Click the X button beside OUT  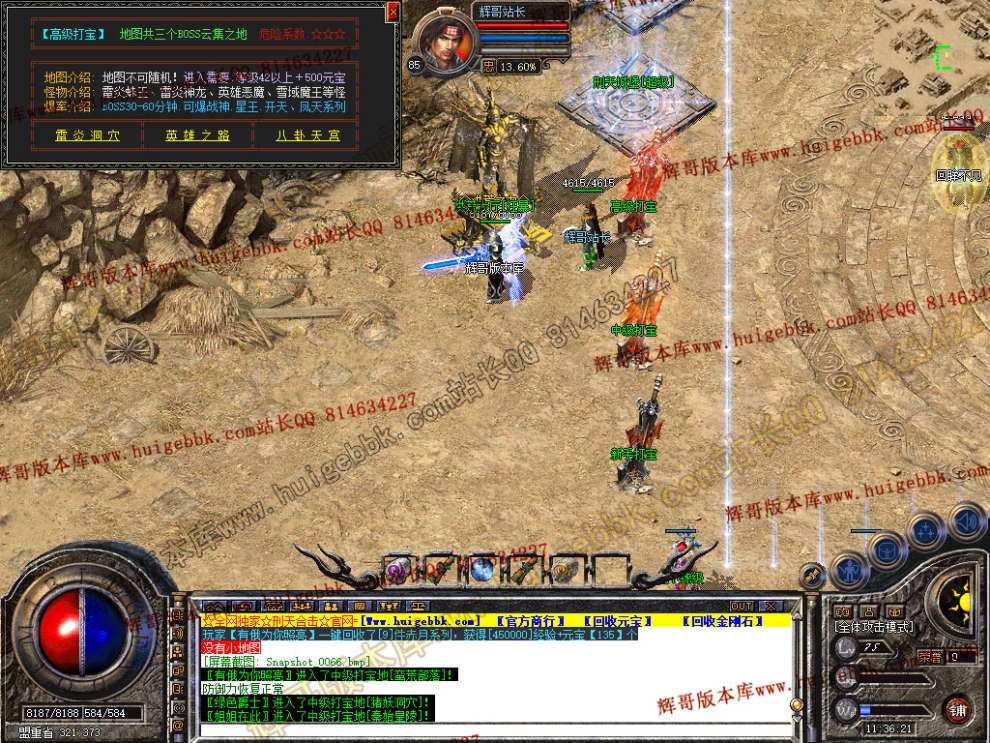click(769, 606)
